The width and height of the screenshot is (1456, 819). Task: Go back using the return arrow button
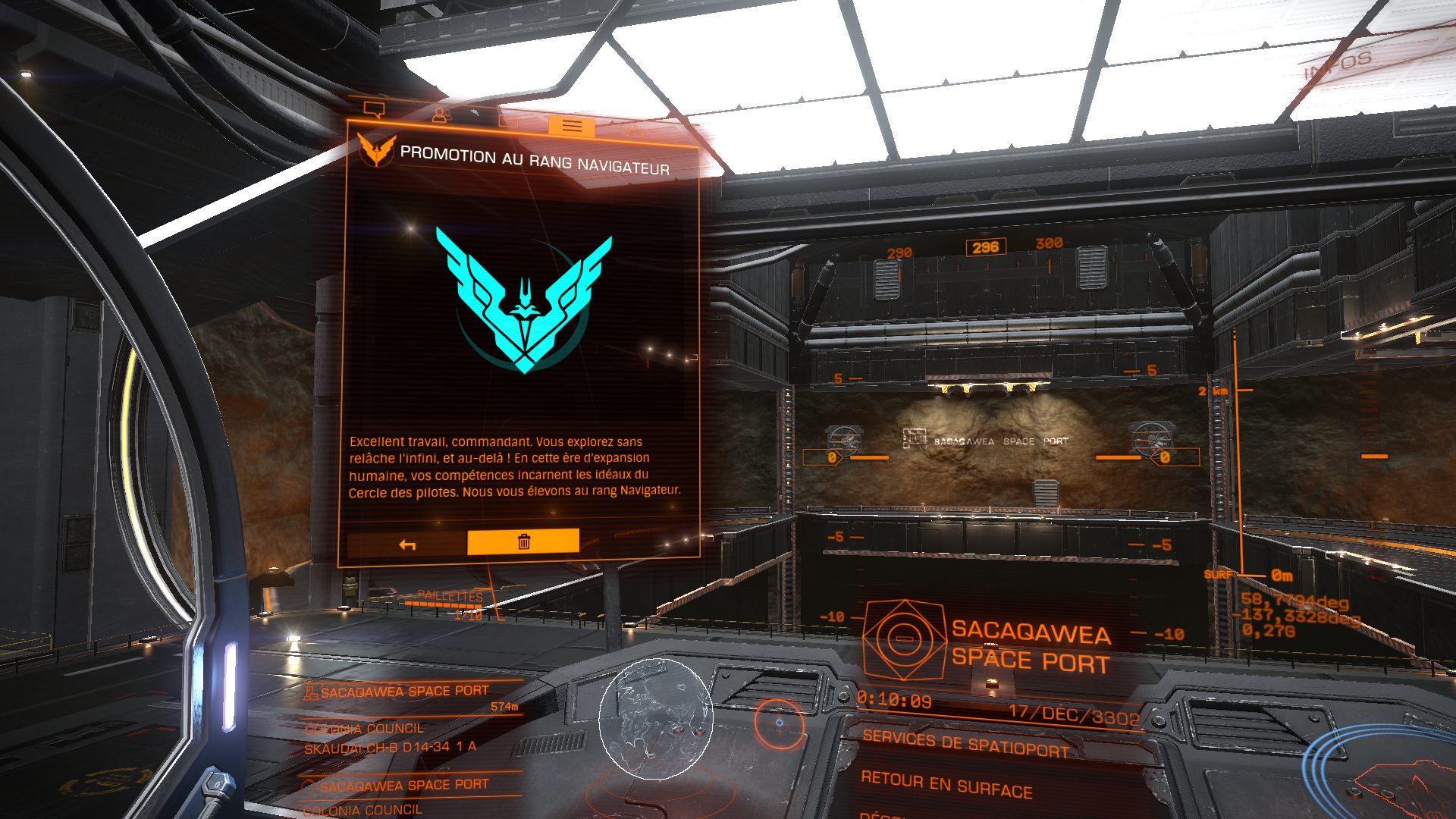[x=407, y=544]
